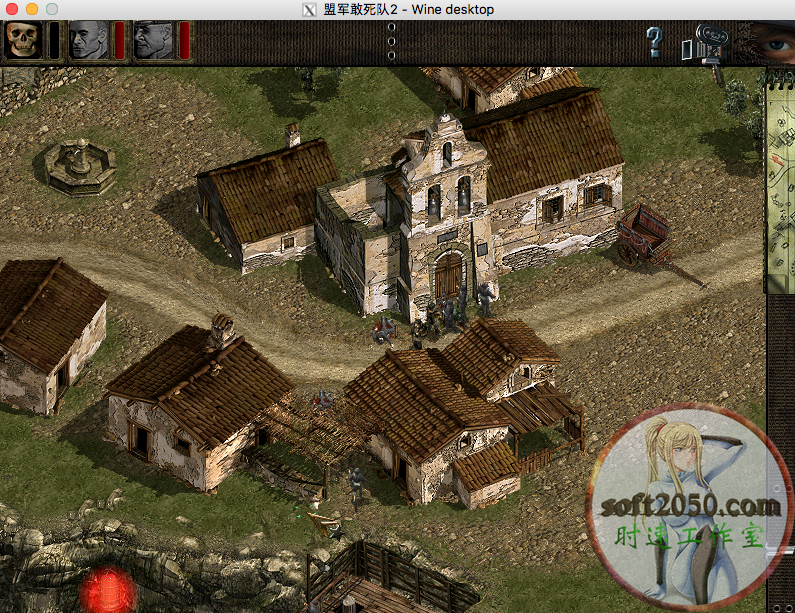Select the first grey-faced commando portrait
The height and width of the screenshot is (613, 795).
(x=88, y=40)
